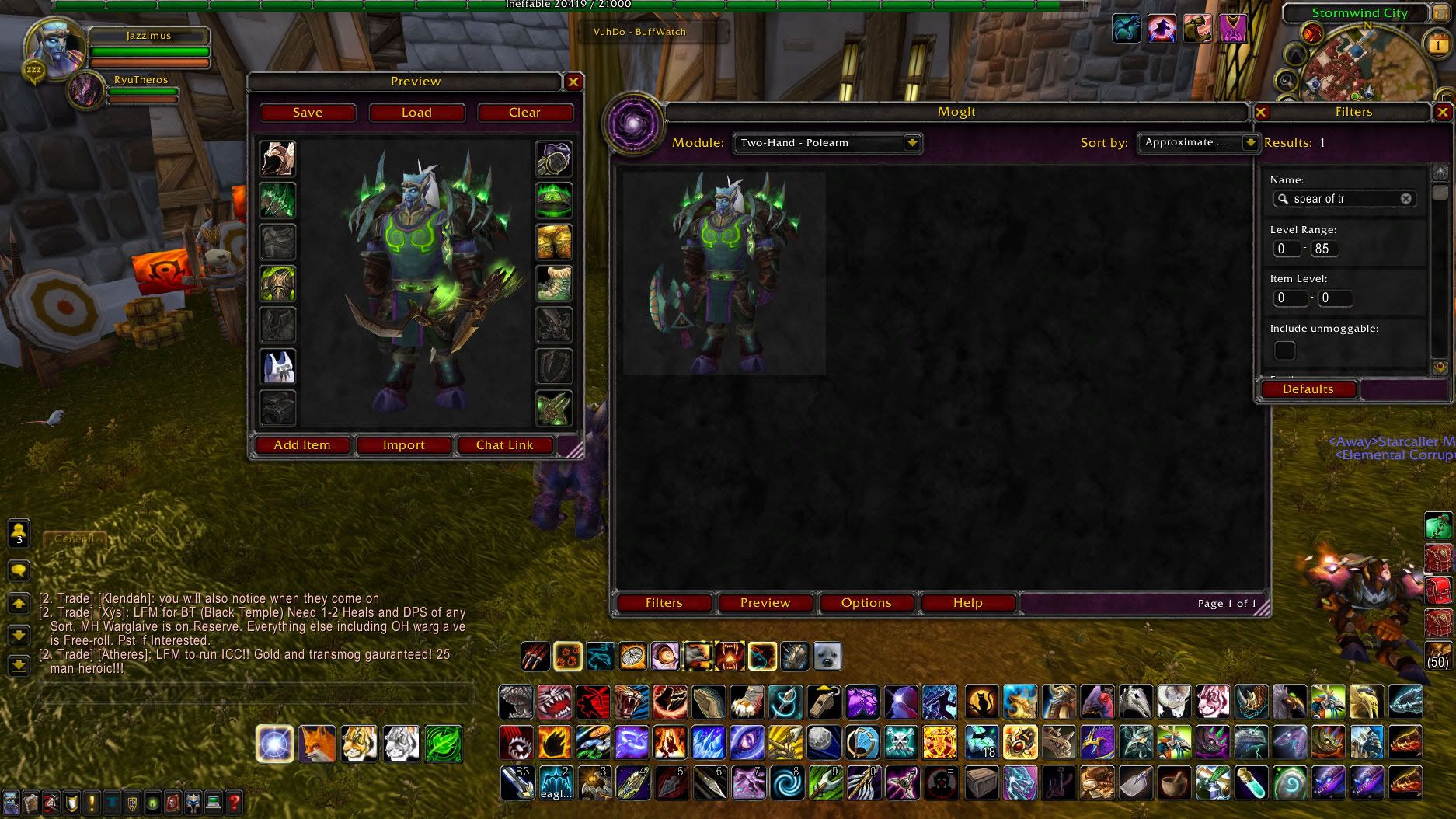Load a saved outfit set
The width and height of the screenshot is (1456, 819).
[416, 113]
